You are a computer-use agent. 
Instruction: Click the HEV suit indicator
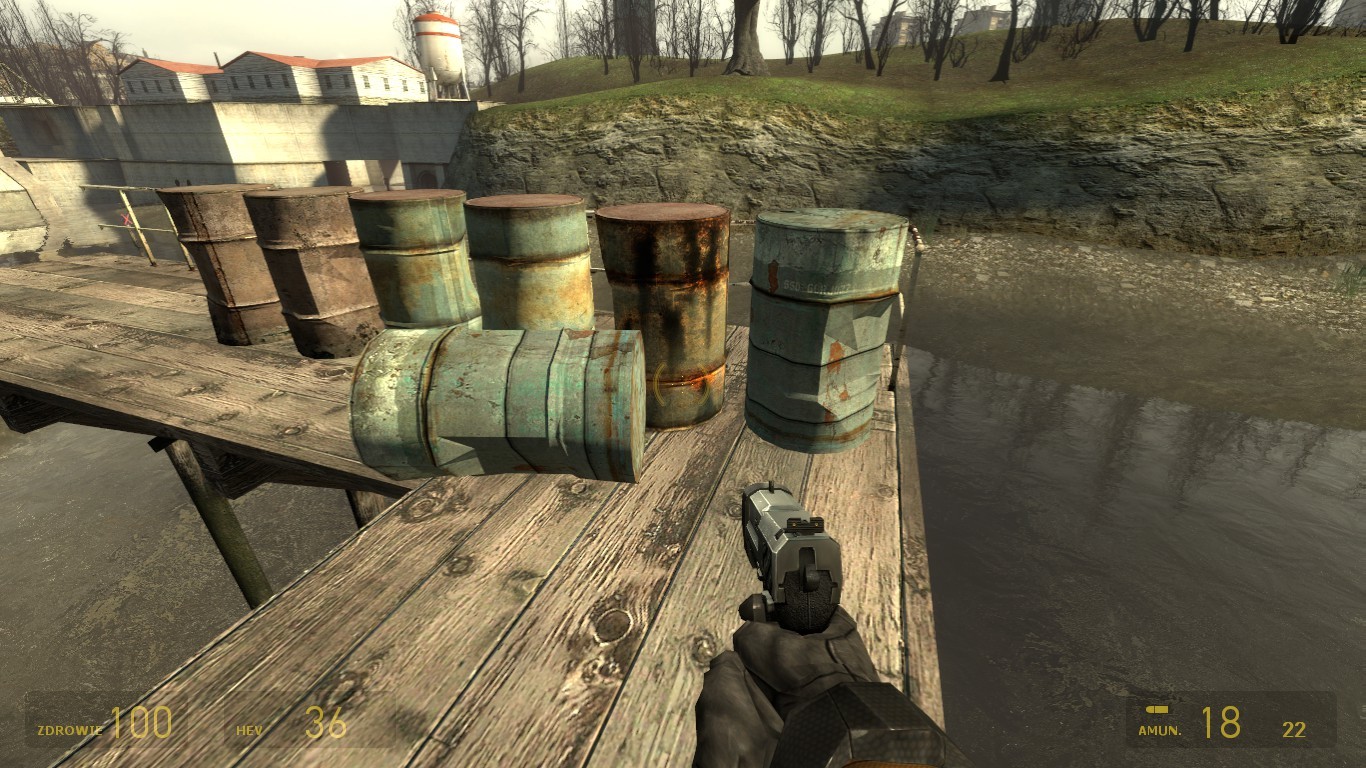click(x=250, y=730)
